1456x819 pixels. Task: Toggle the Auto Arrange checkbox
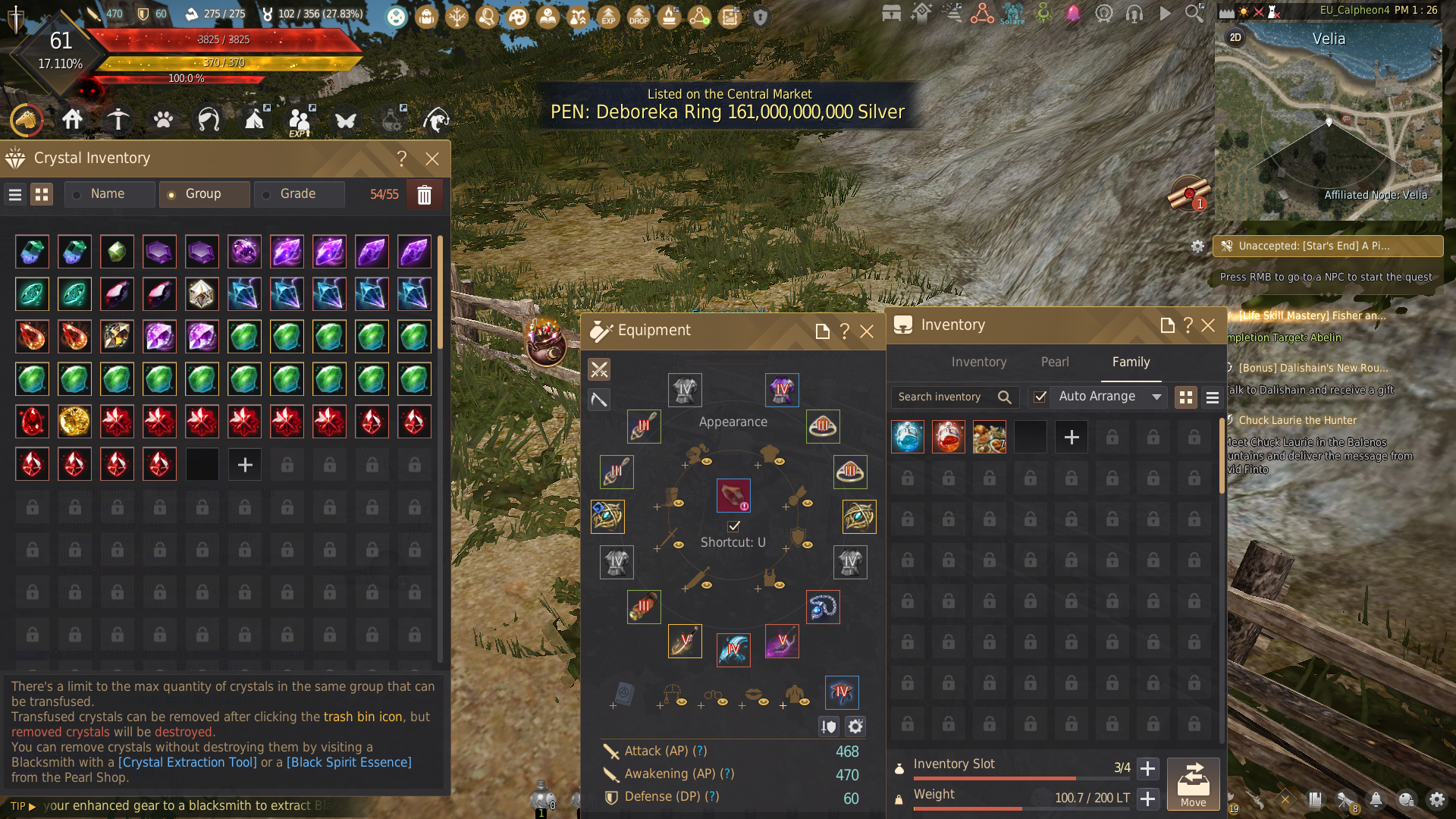[1040, 397]
